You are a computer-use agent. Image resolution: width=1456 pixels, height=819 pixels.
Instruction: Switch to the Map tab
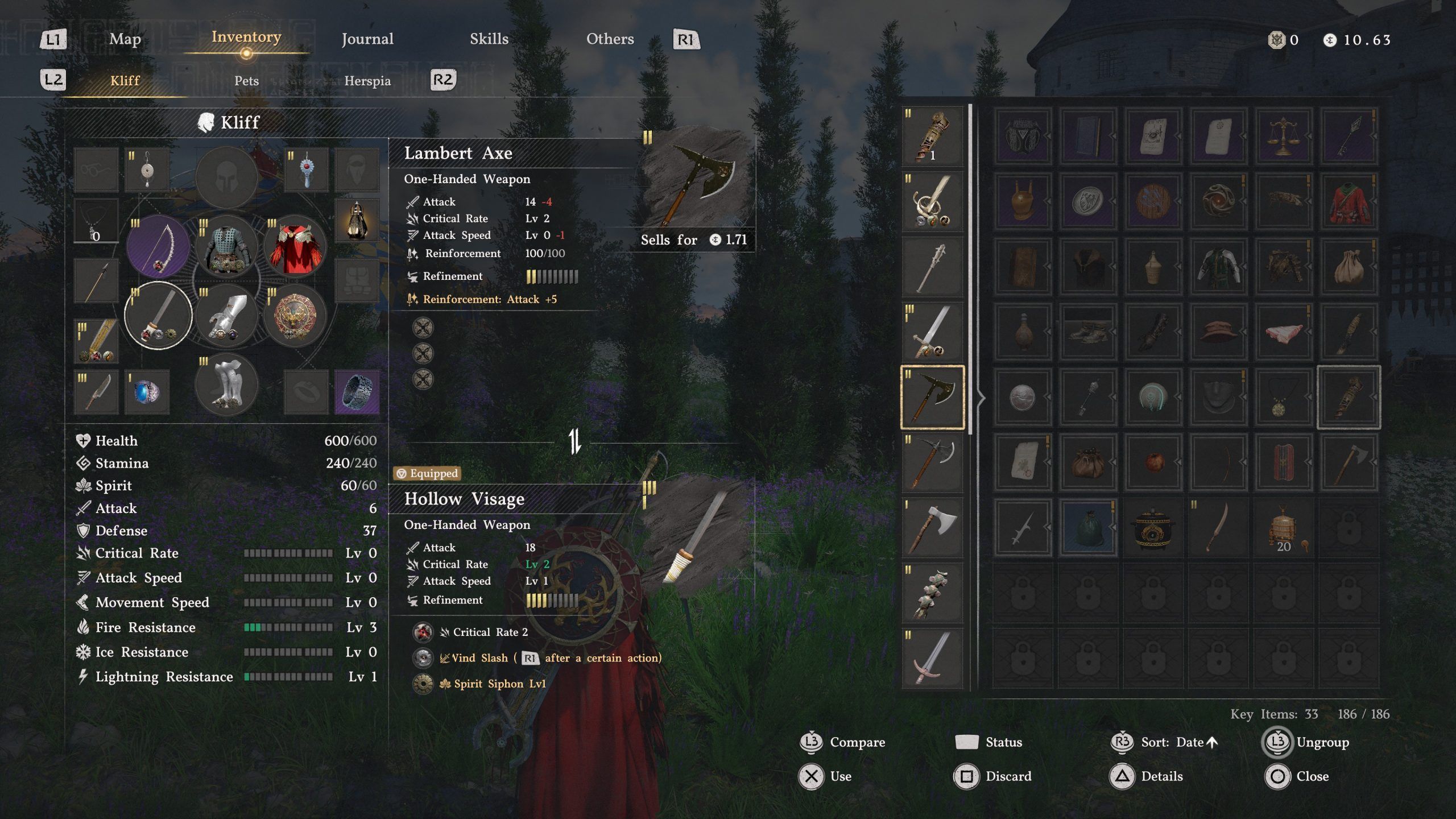(x=125, y=39)
